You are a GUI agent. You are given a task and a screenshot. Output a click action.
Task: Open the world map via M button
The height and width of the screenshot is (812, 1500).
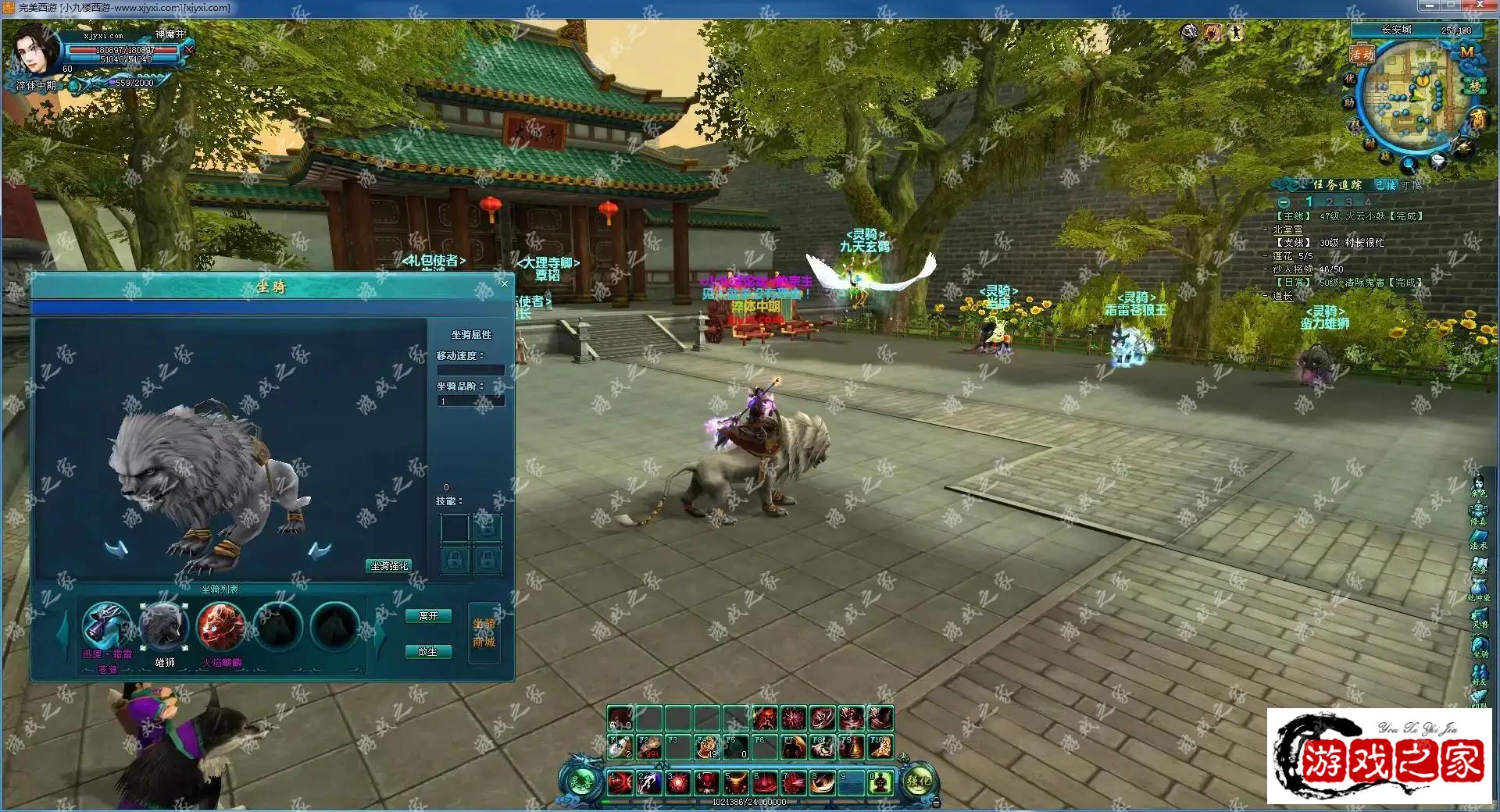(1466, 52)
